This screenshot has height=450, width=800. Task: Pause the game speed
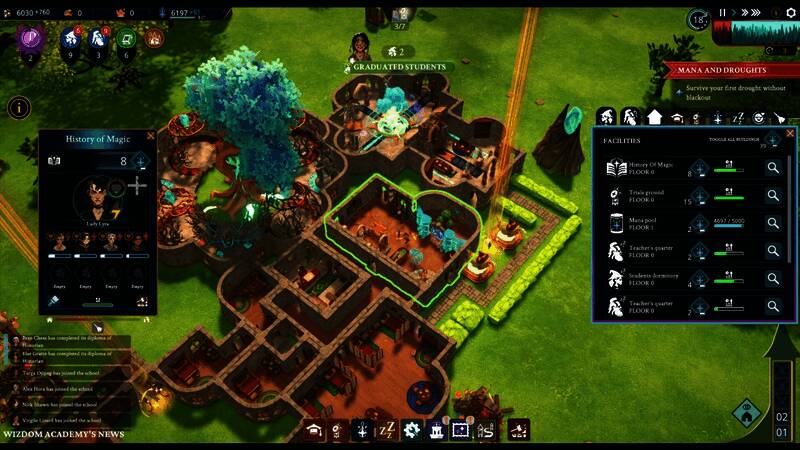coord(723,13)
